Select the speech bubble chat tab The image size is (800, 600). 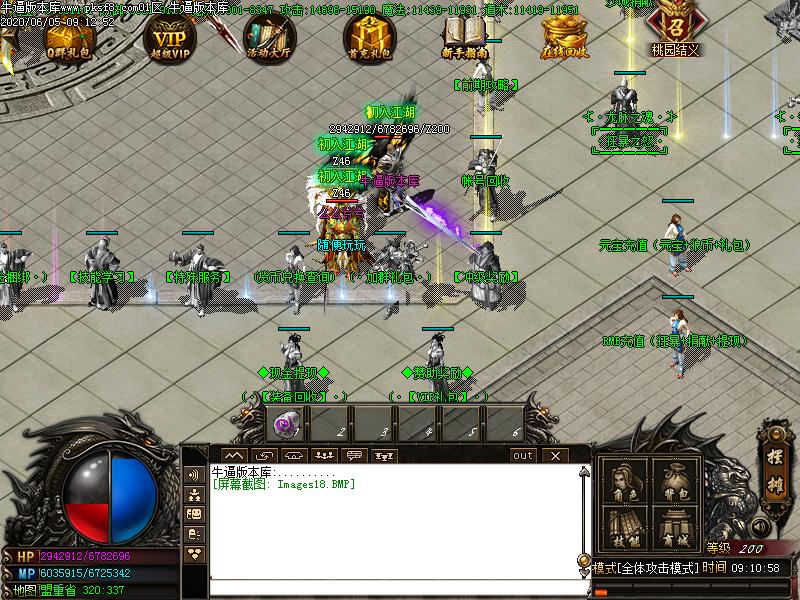point(354,455)
